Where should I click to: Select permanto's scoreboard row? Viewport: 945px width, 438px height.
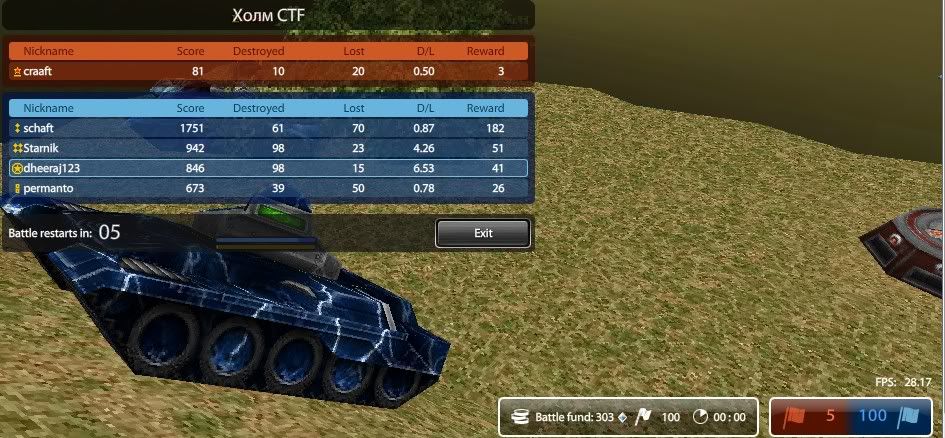click(x=268, y=188)
